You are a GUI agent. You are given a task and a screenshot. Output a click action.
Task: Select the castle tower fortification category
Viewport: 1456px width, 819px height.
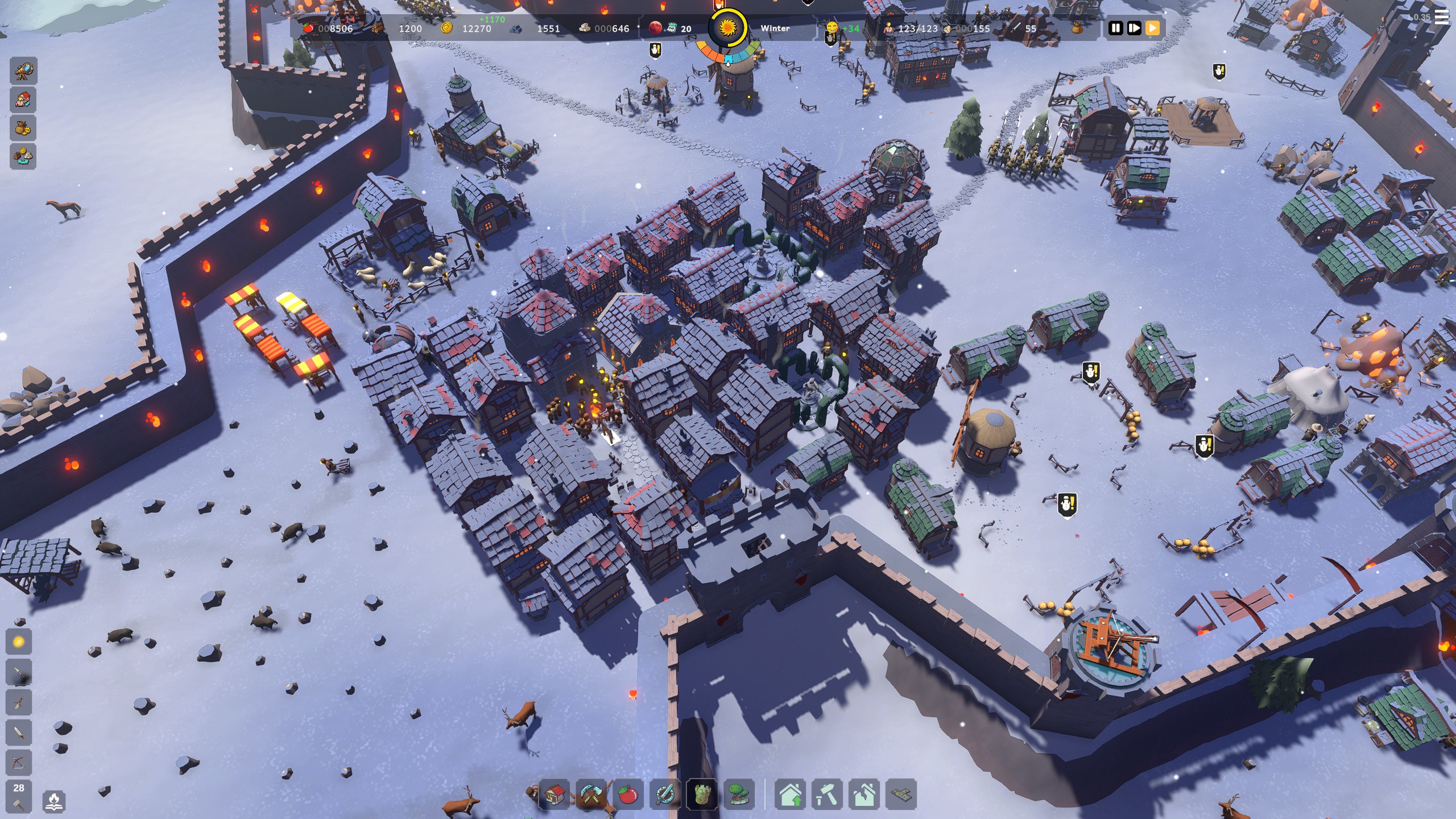pyautogui.click(x=702, y=794)
